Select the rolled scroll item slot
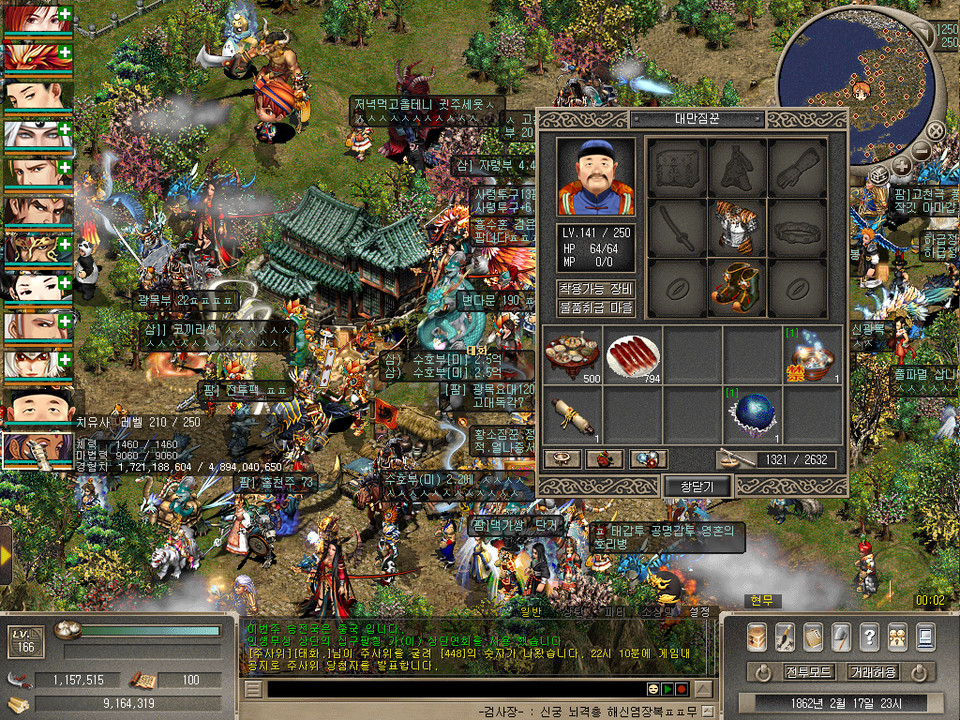This screenshot has height=720, width=960. tap(572, 414)
